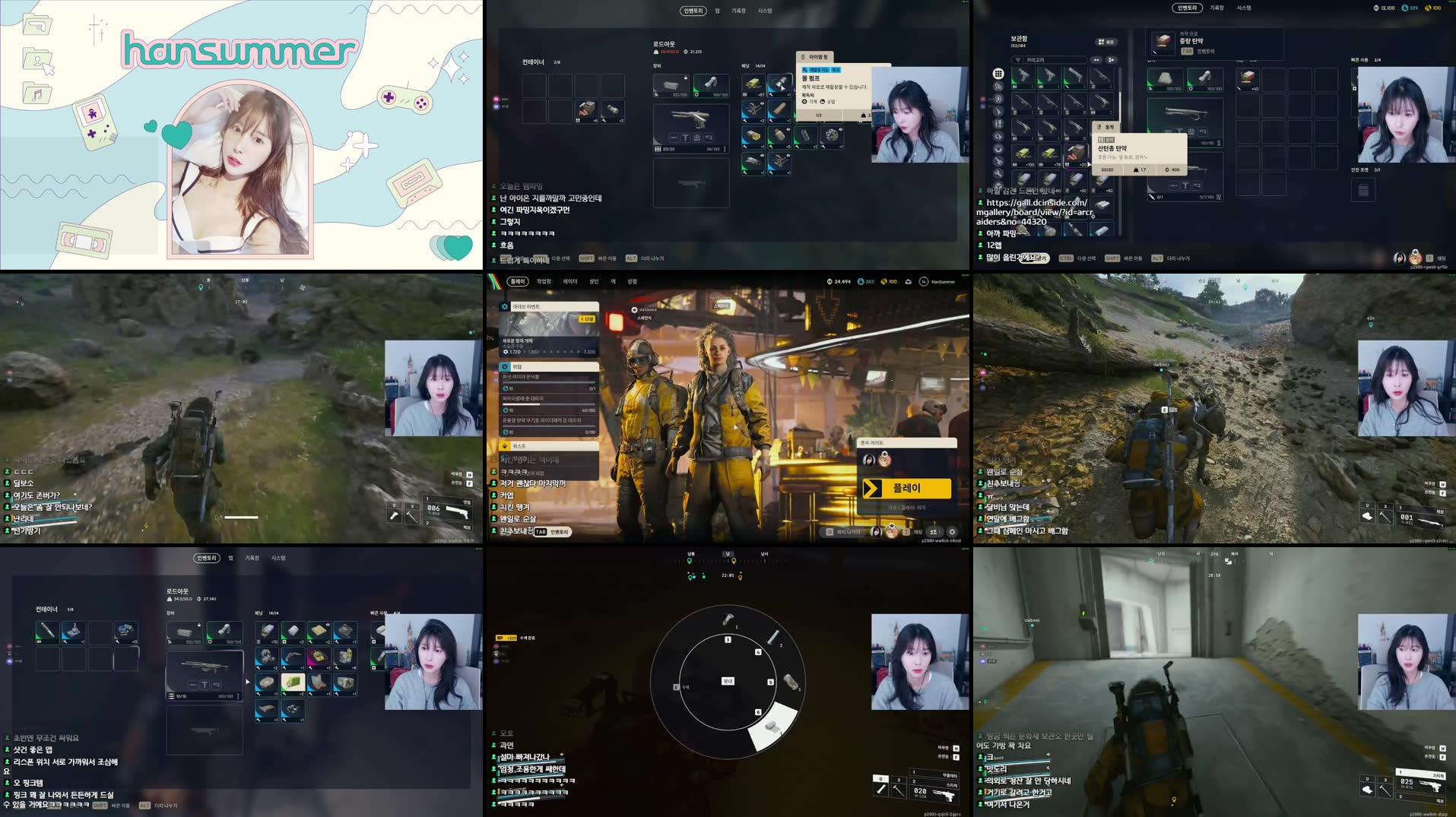This screenshot has height=817, width=1456.
Task: Switch storage to 목록 list view
Action: [x=1106, y=43]
